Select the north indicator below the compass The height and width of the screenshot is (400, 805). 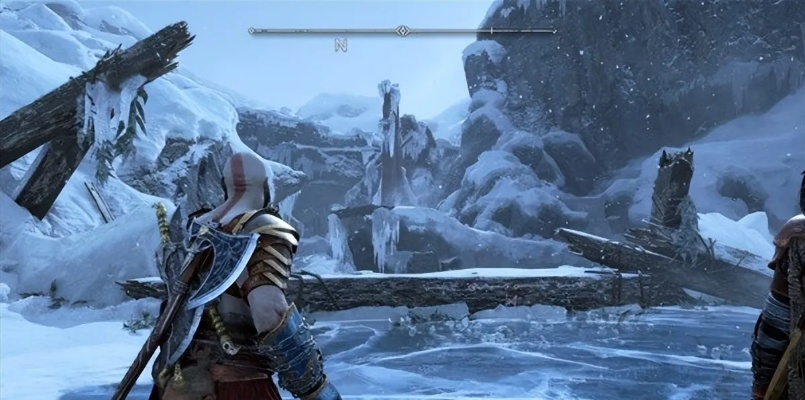pos(340,45)
